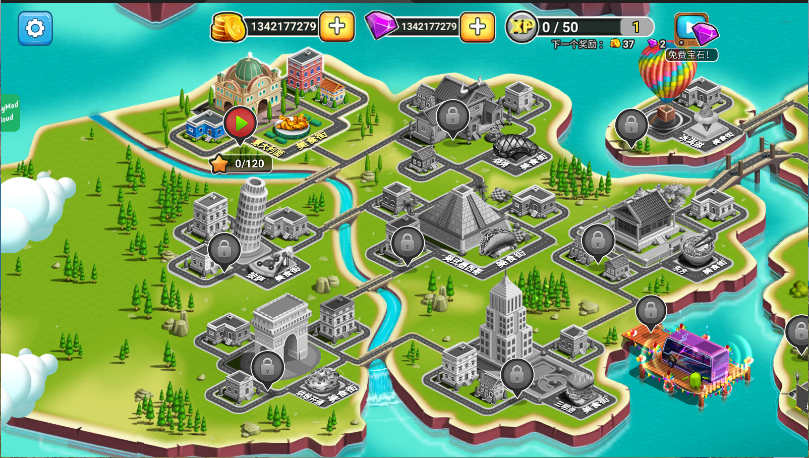Watch video for free gems
Image resolution: width=809 pixels, height=458 pixels.
pyautogui.click(x=695, y=31)
